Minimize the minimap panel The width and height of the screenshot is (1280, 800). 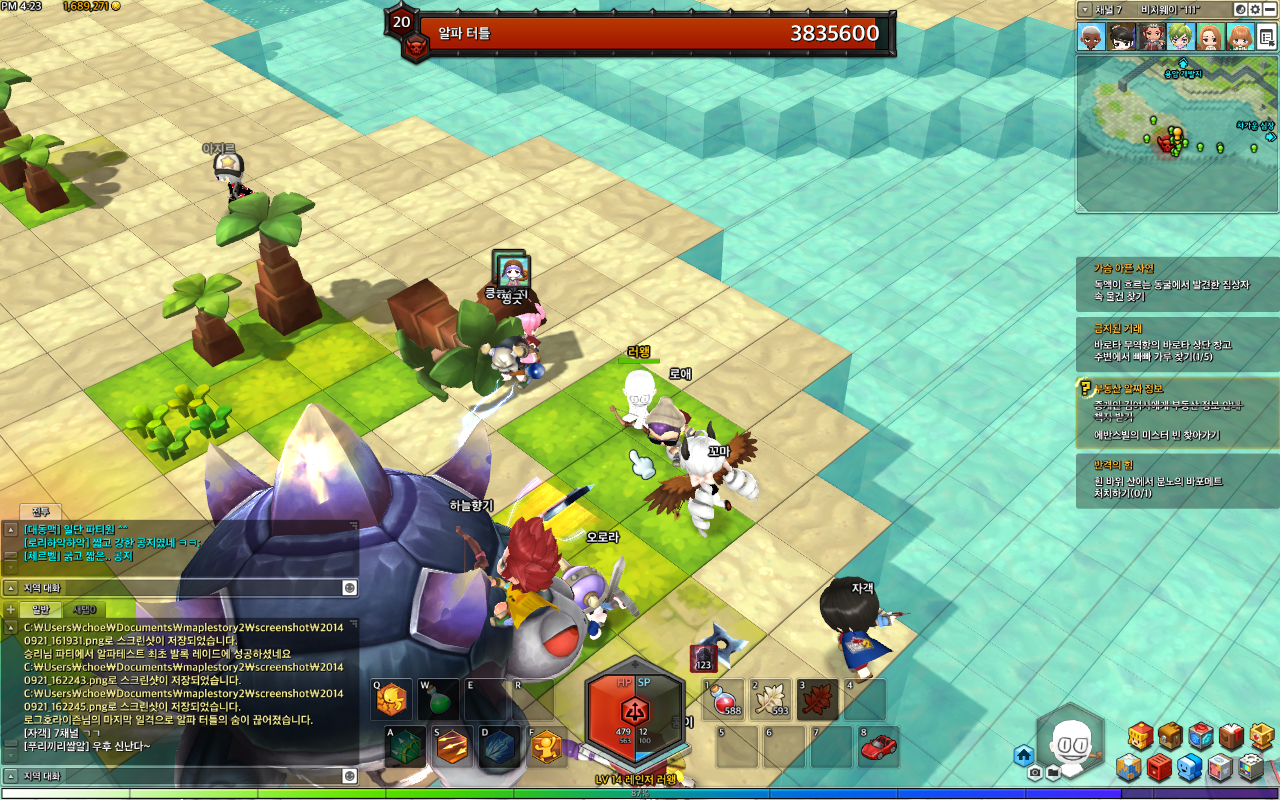click(1269, 9)
